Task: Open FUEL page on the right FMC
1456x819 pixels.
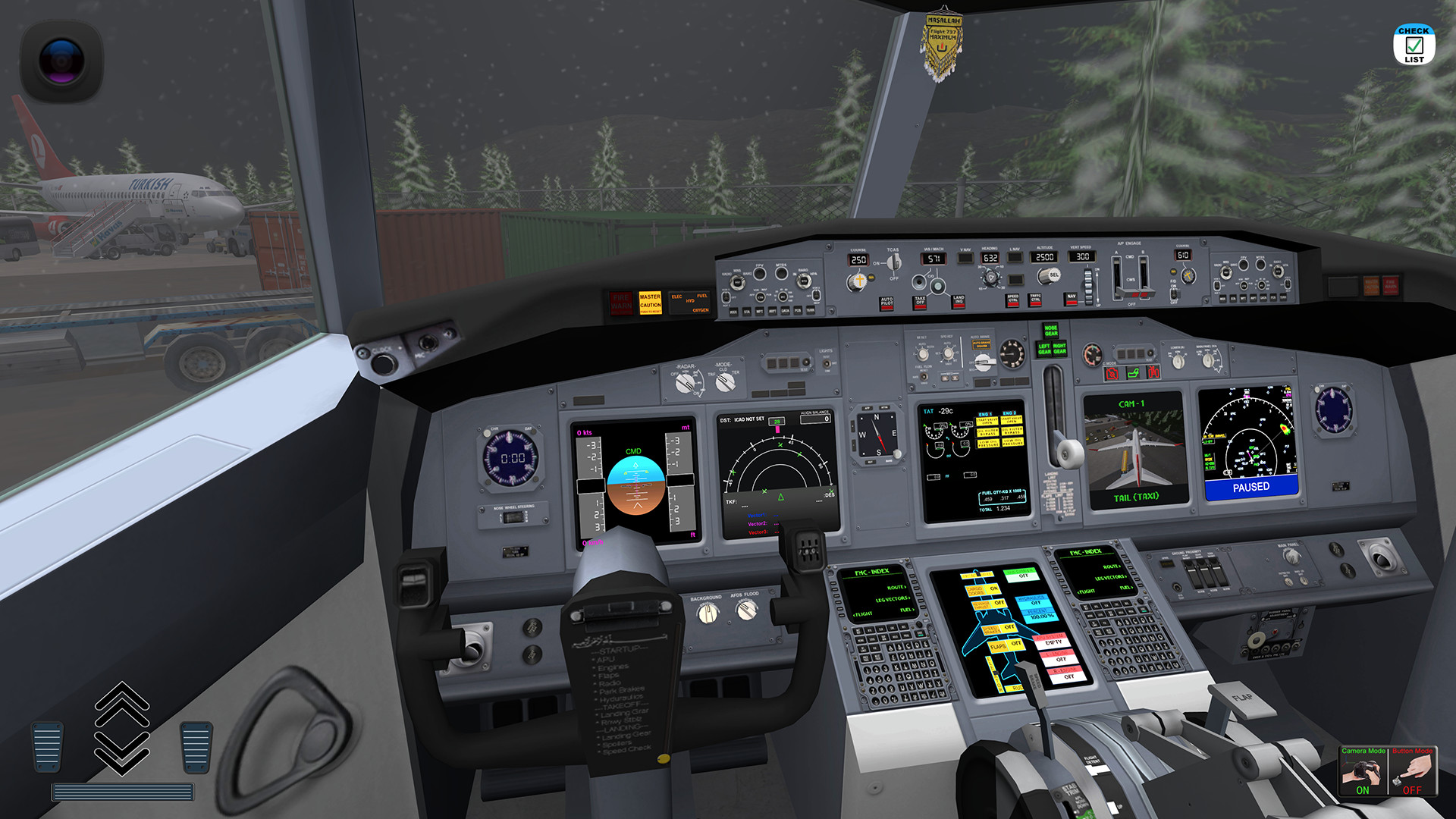Action: [1128, 587]
